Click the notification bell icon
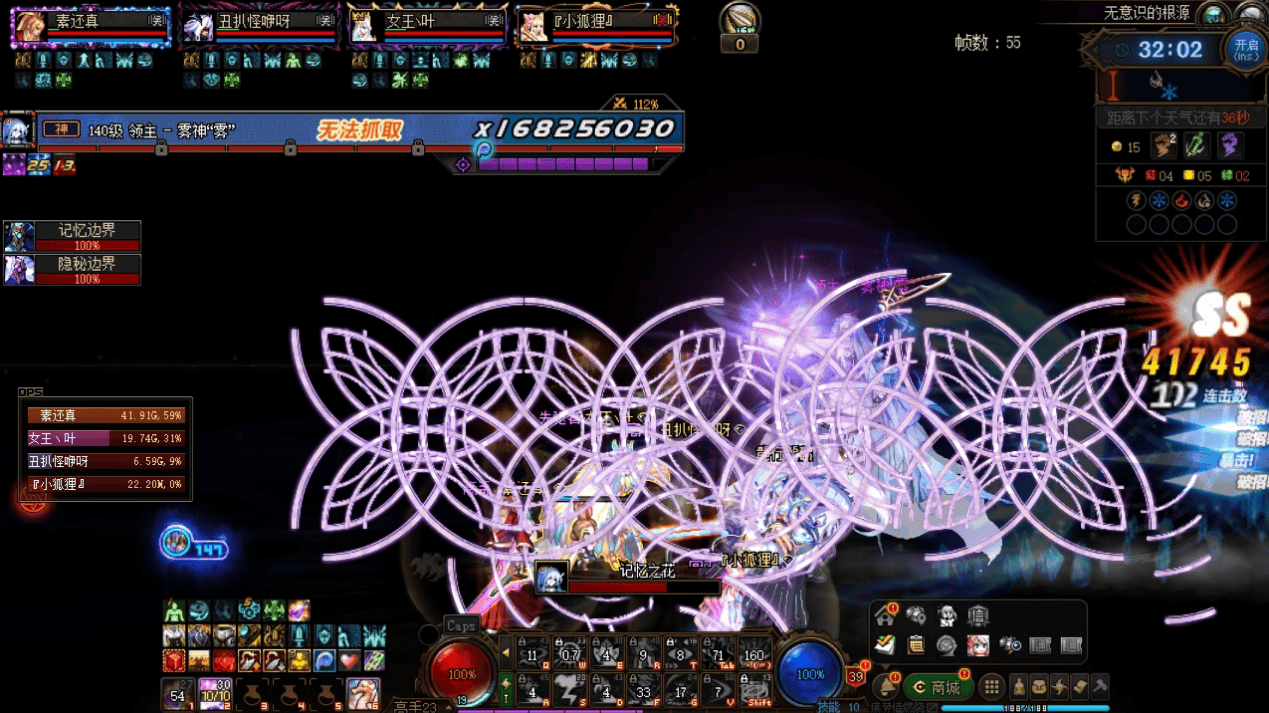This screenshot has width=1269, height=713. [x=886, y=688]
